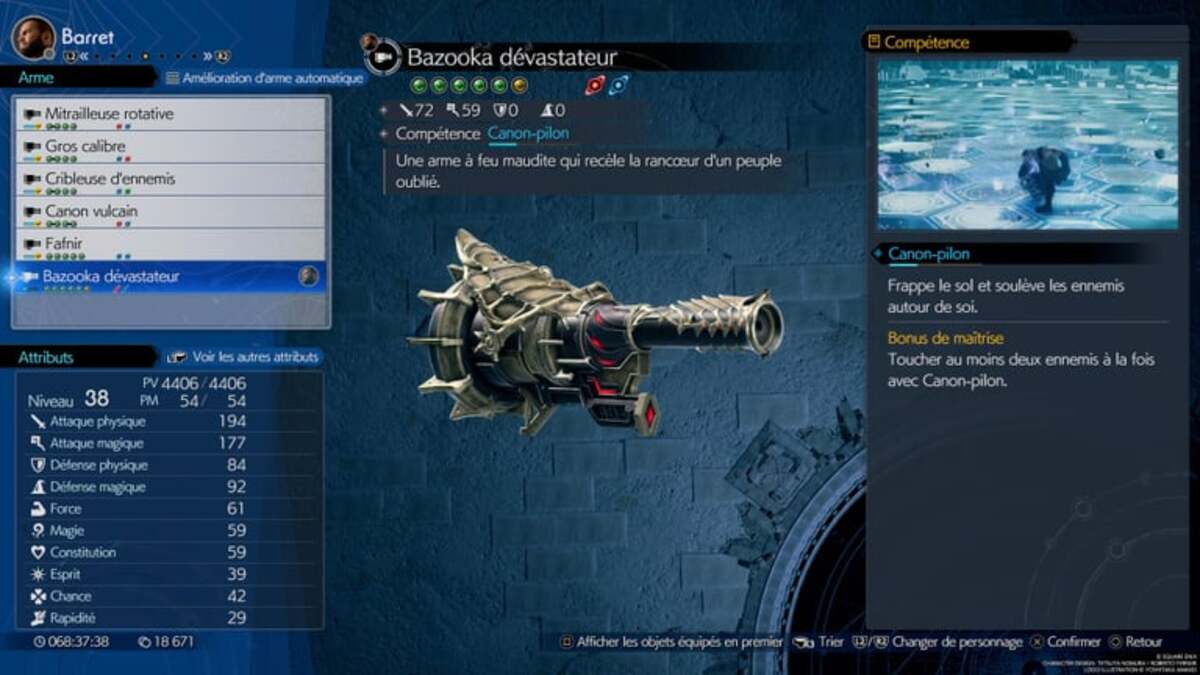
Task: Select the red materia slot icon
Action: [x=595, y=86]
